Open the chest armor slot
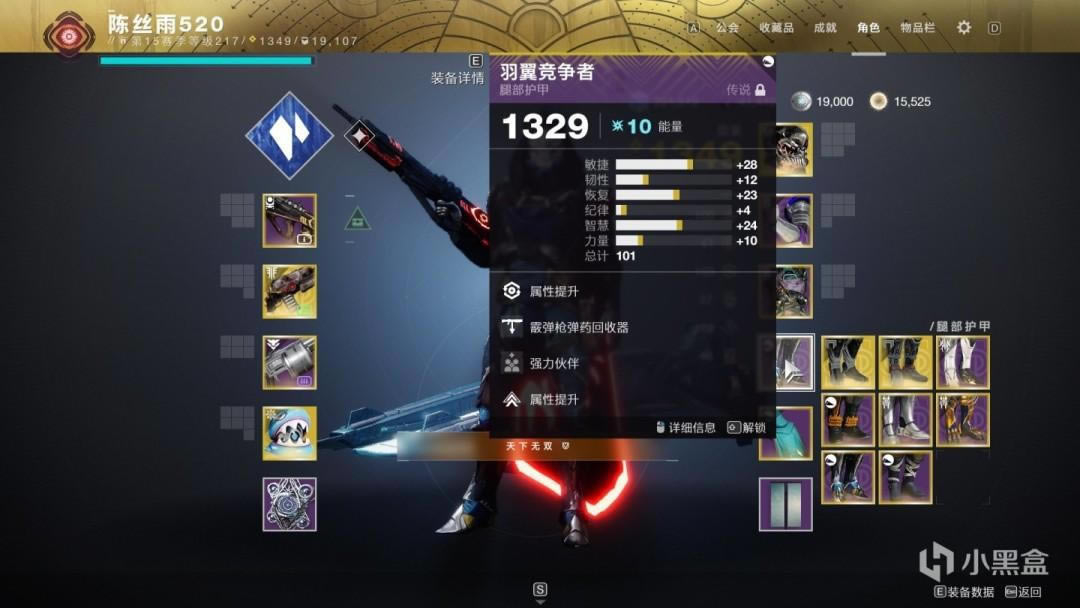The width and height of the screenshot is (1080, 608). 794,291
